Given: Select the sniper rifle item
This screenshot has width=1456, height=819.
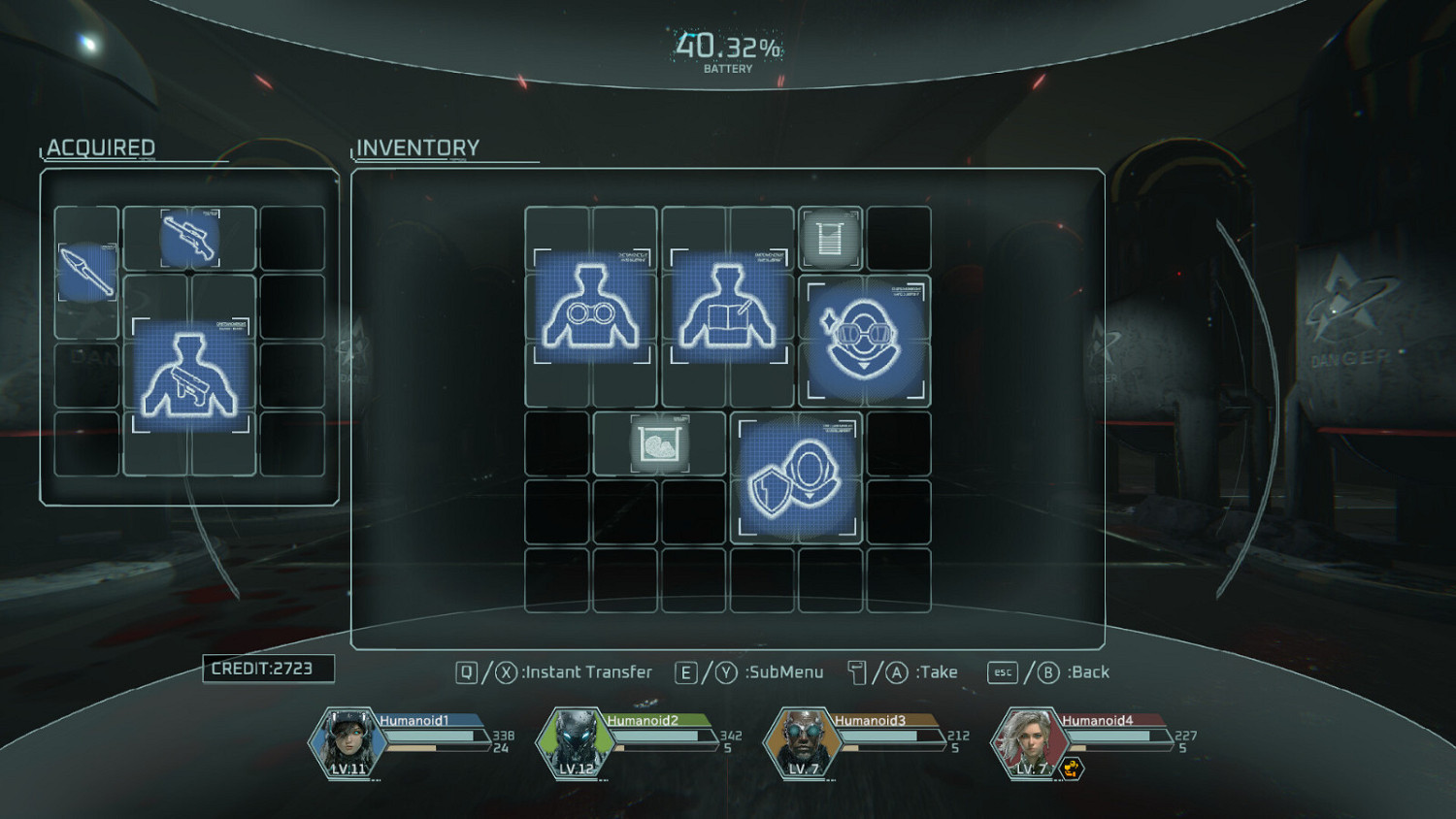Looking at the screenshot, I should [x=190, y=236].
